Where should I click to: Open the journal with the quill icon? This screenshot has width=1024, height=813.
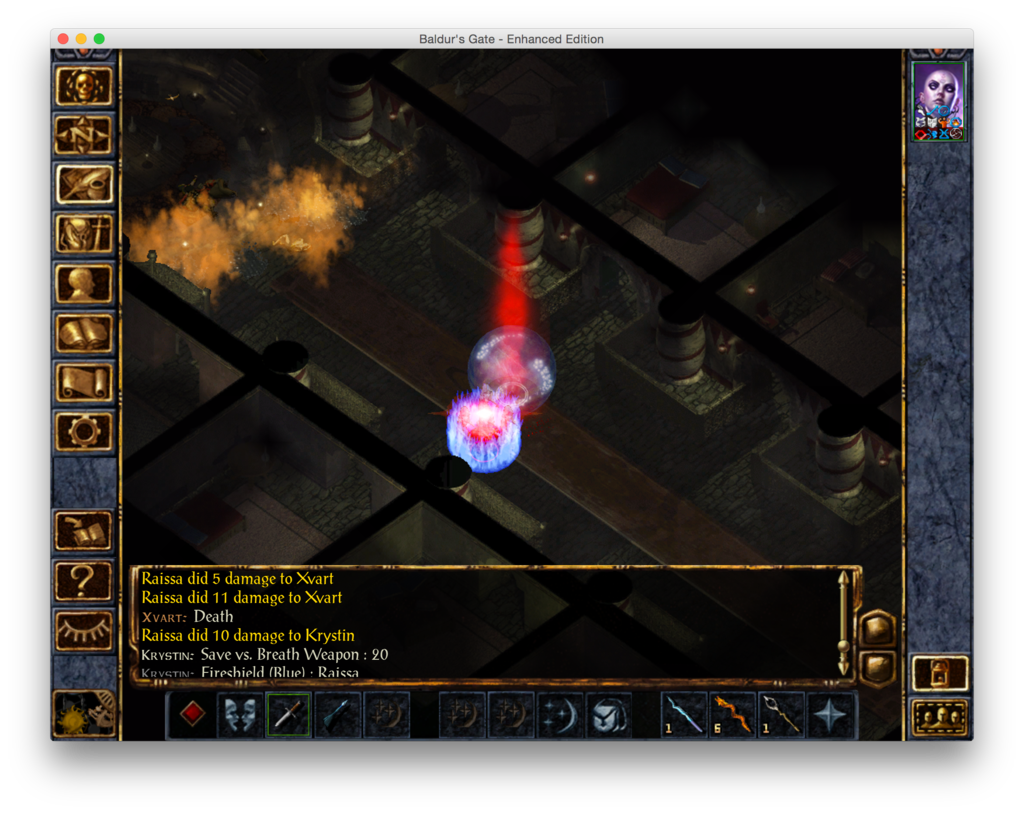(x=84, y=185)
